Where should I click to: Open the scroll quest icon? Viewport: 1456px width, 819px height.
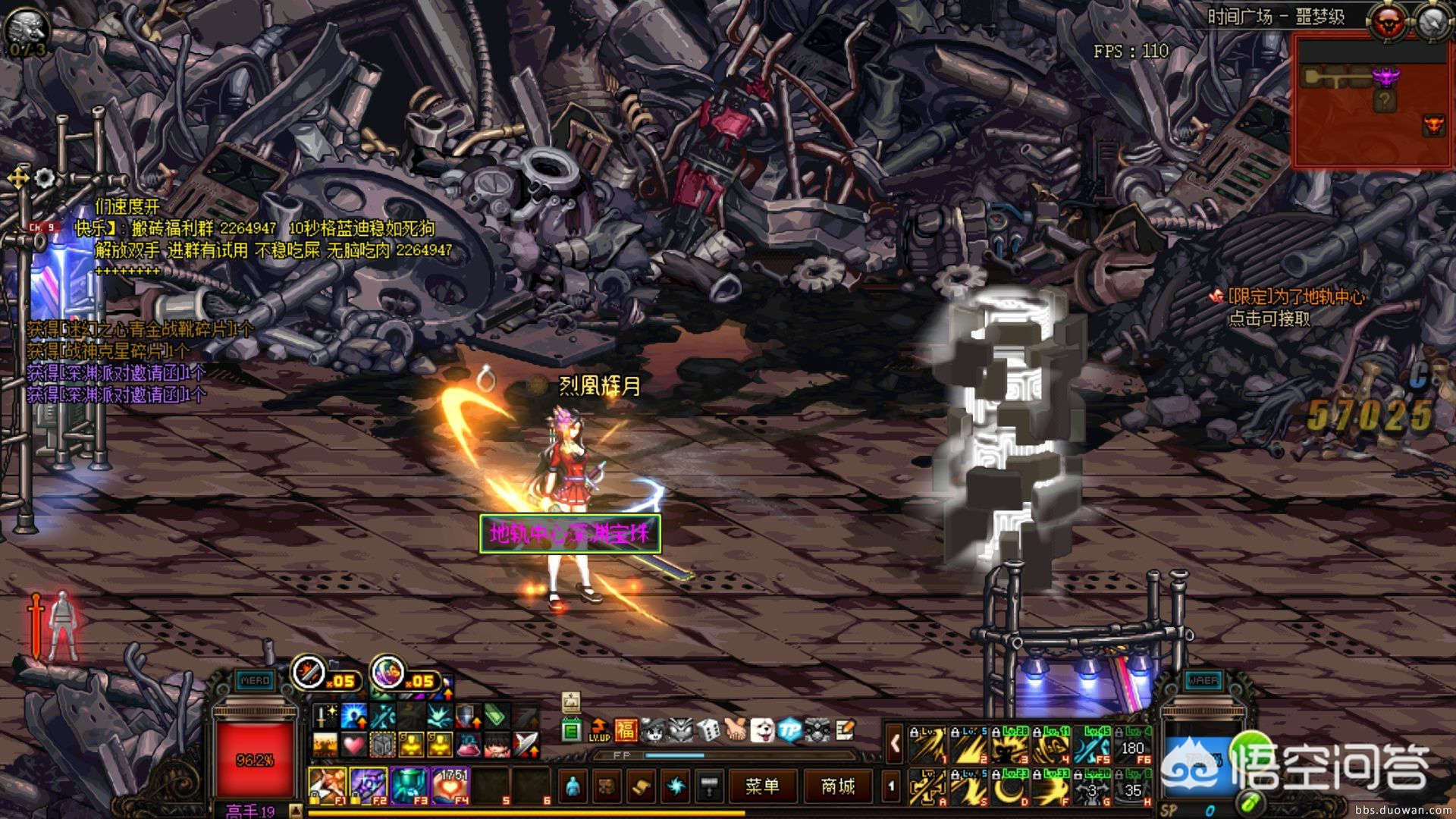(641, 786)
